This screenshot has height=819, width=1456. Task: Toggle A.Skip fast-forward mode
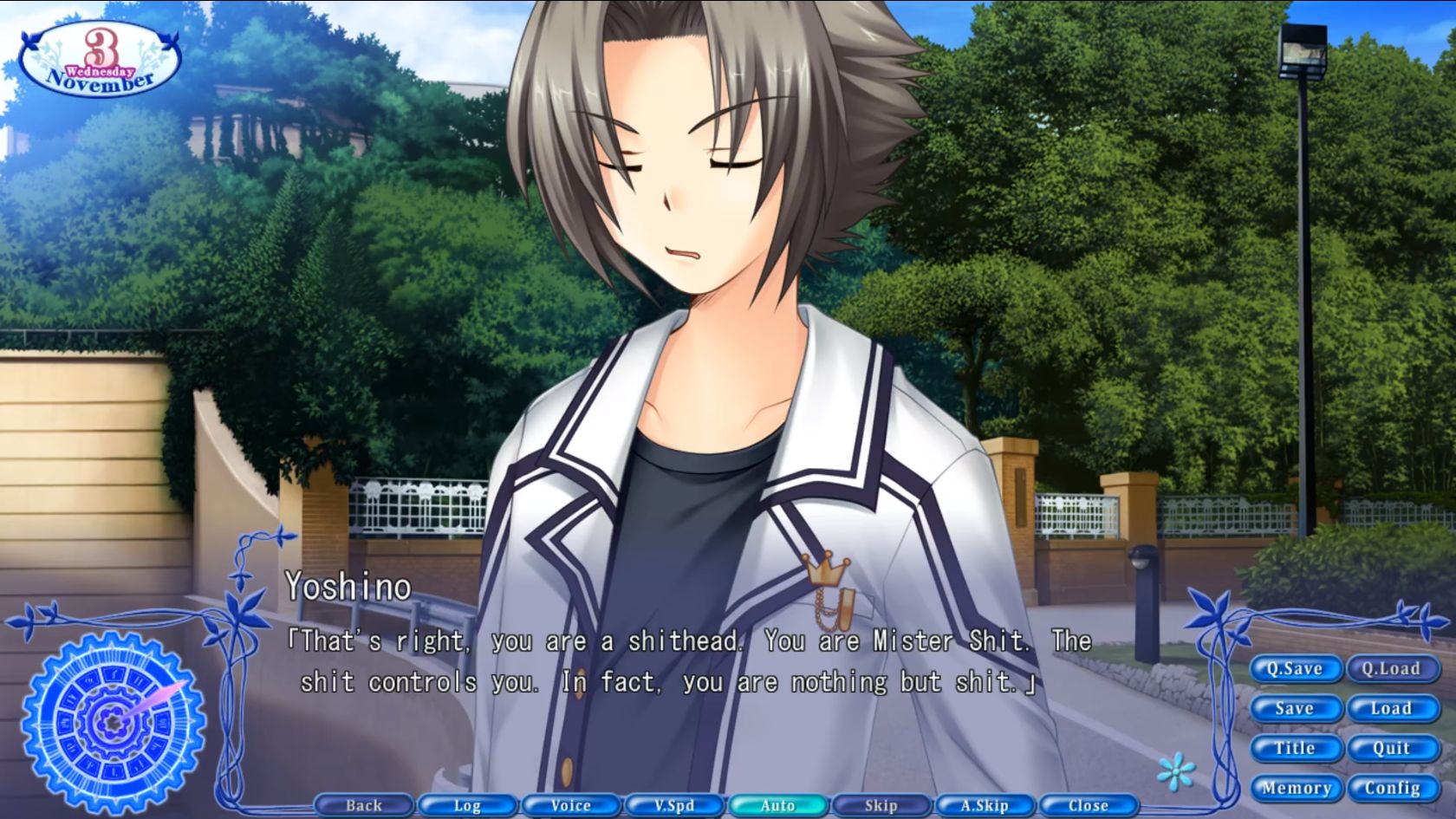coord(984,805)
